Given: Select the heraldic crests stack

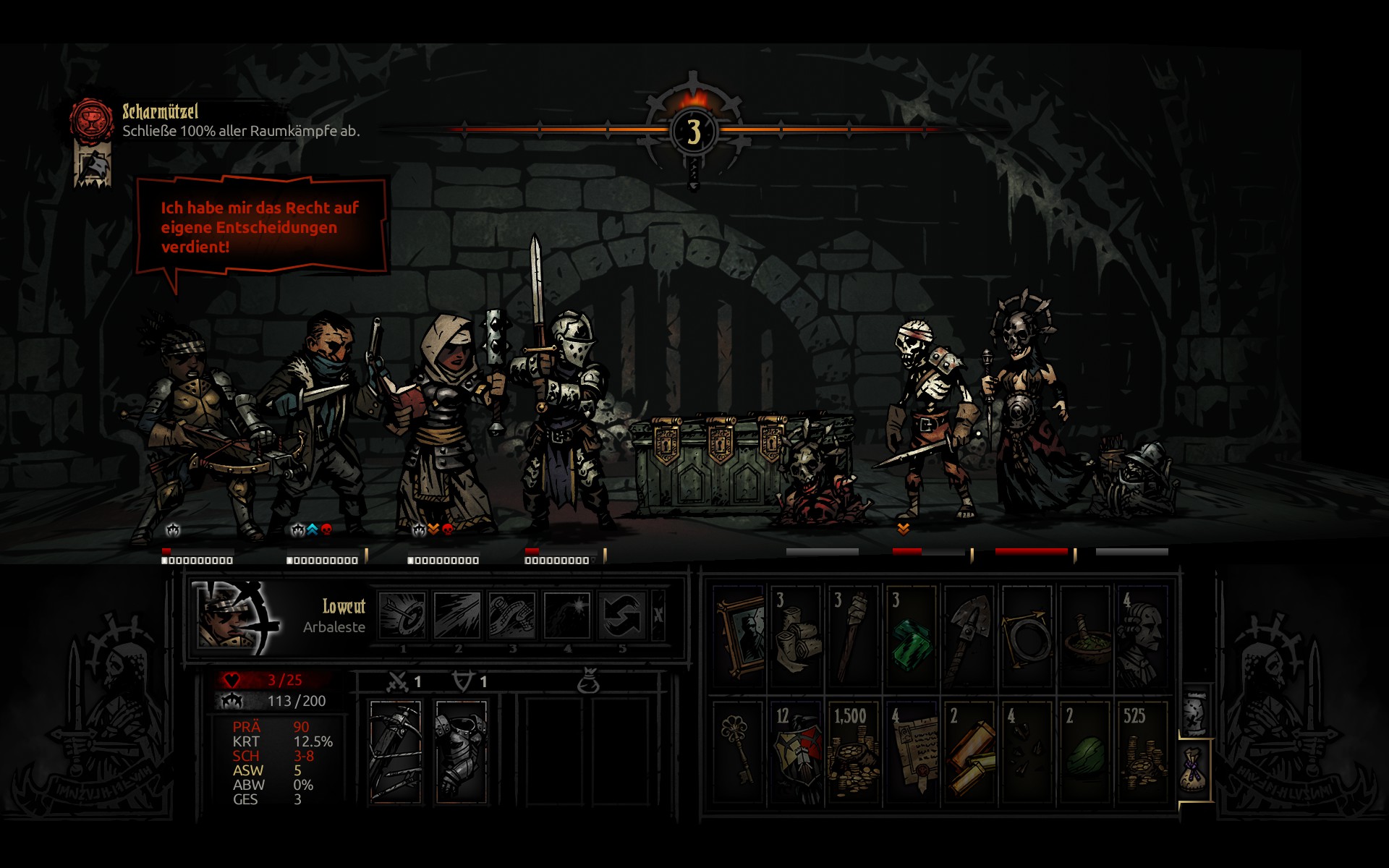Looking at the screenshot, I should [796, 752].
